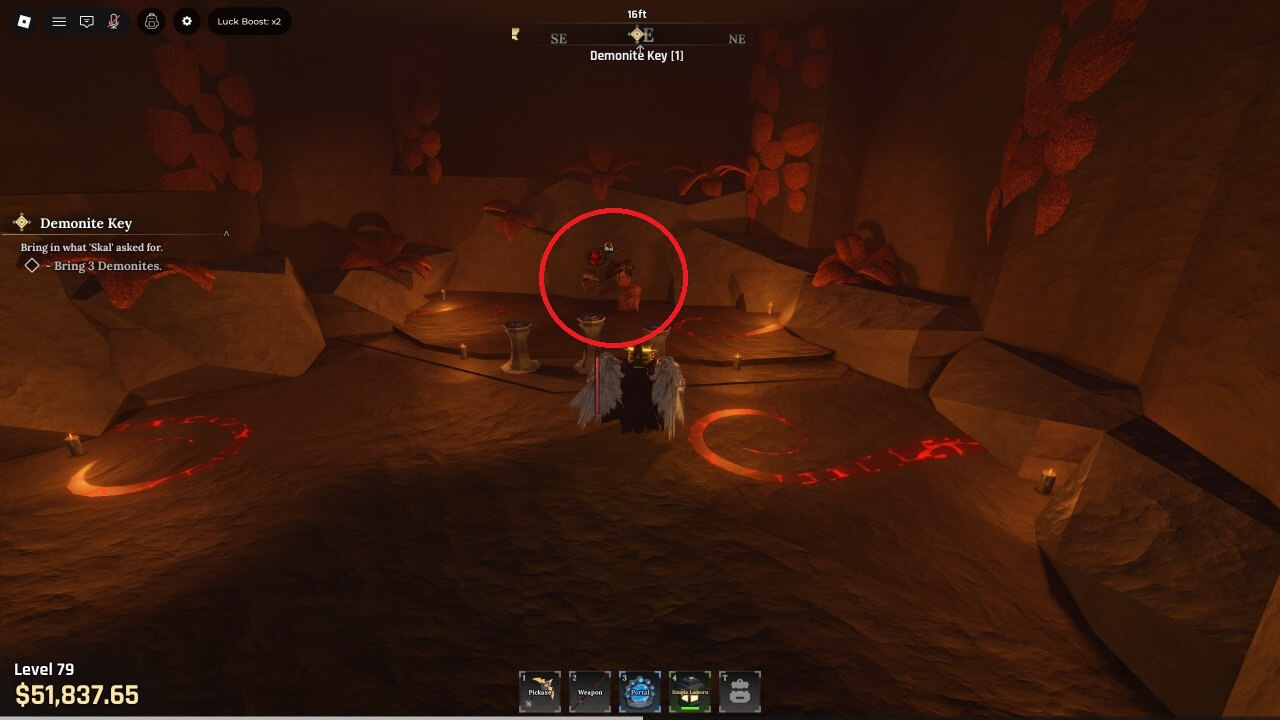
Task: Click the Demonite Key compass marker
Action: [637, 34]
